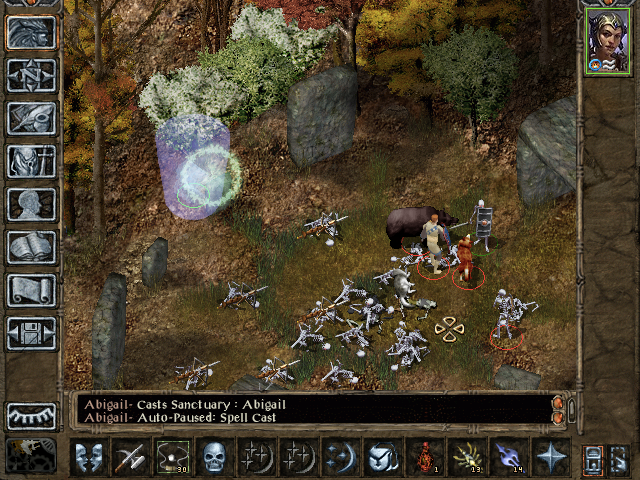Click the top-left return to game button
Viewport: 640px width, 480px height.
pos(32,32)
